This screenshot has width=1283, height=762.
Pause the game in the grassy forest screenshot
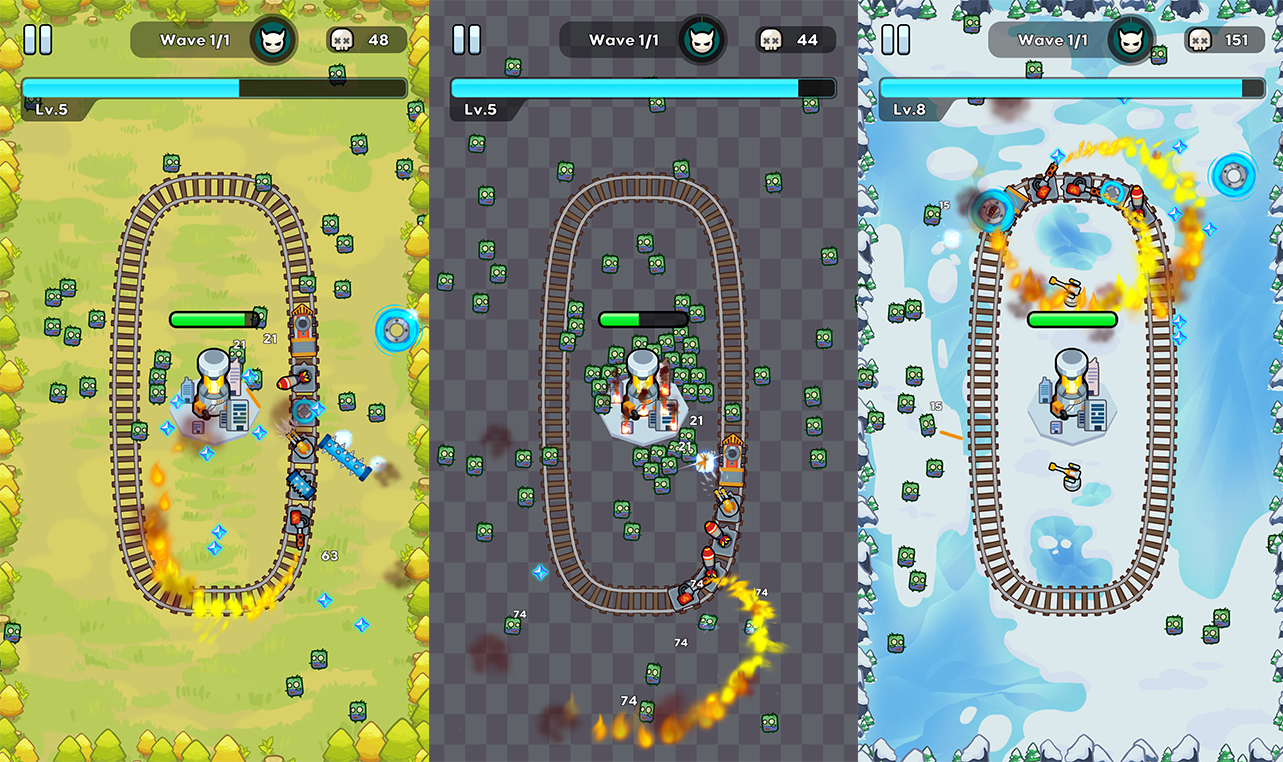tap(37, 40)
